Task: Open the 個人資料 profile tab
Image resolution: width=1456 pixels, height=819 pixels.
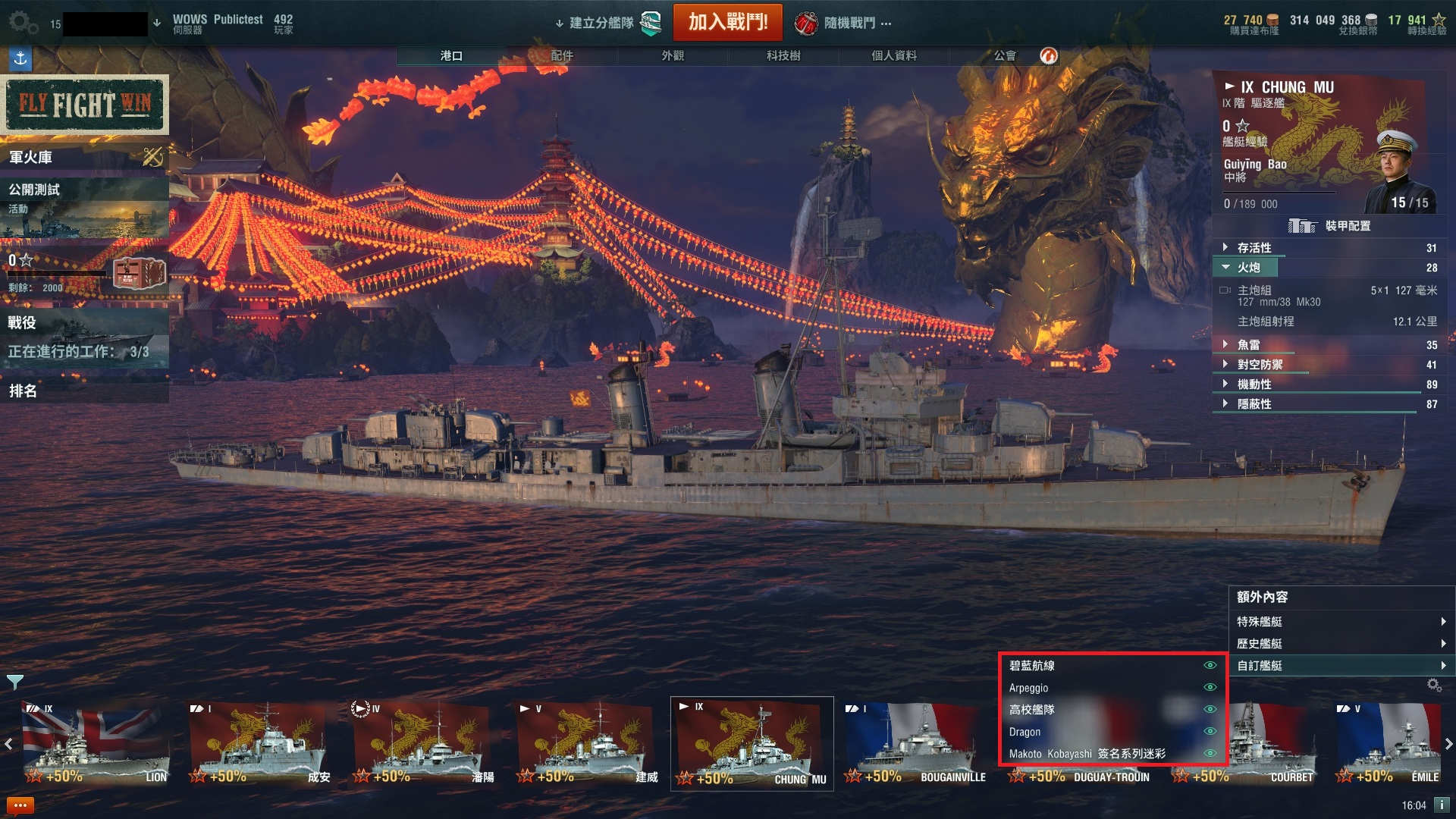Action: tap(894, 55)
